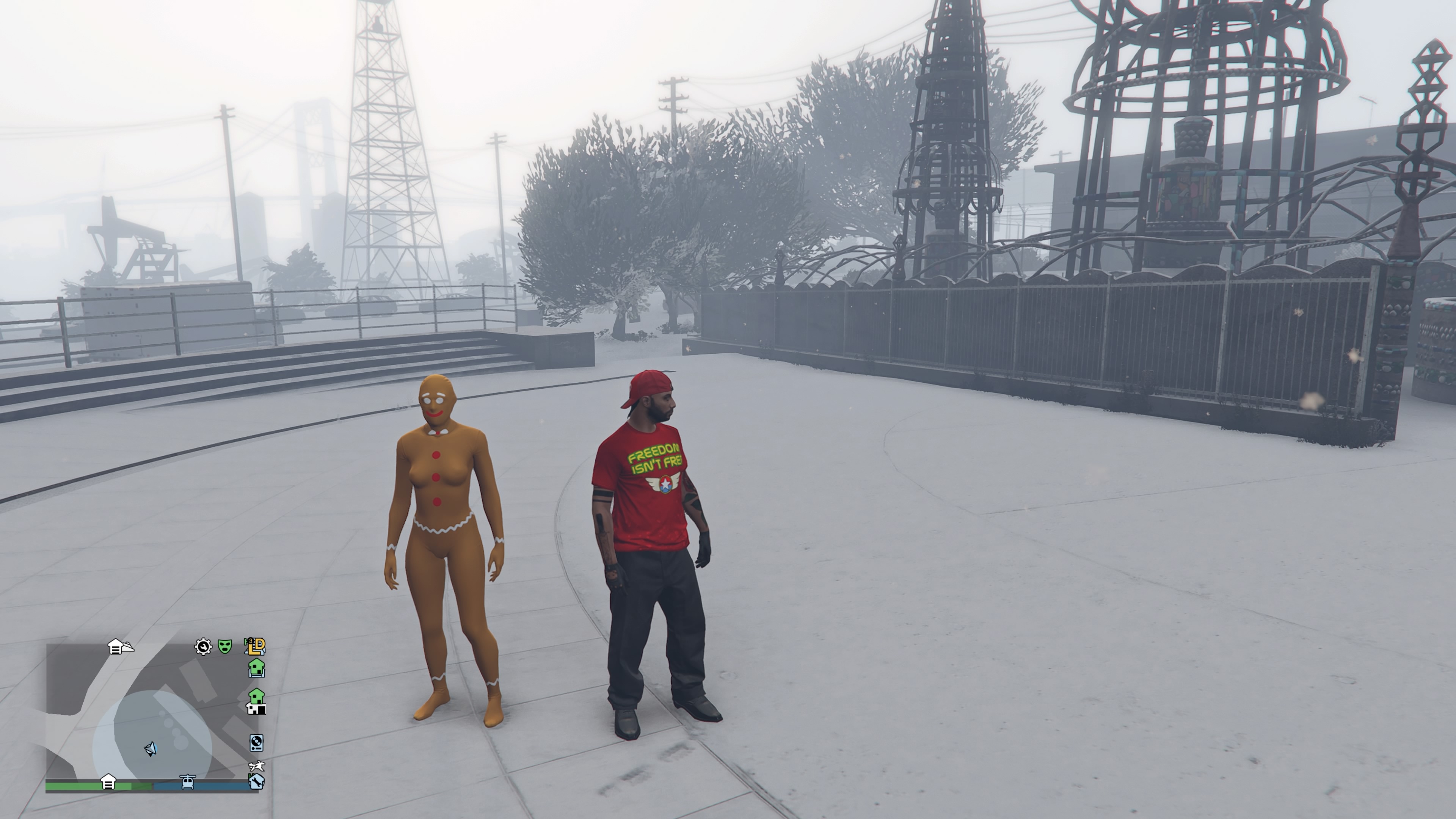Click the white running figure blip

(x=257, y=766)
